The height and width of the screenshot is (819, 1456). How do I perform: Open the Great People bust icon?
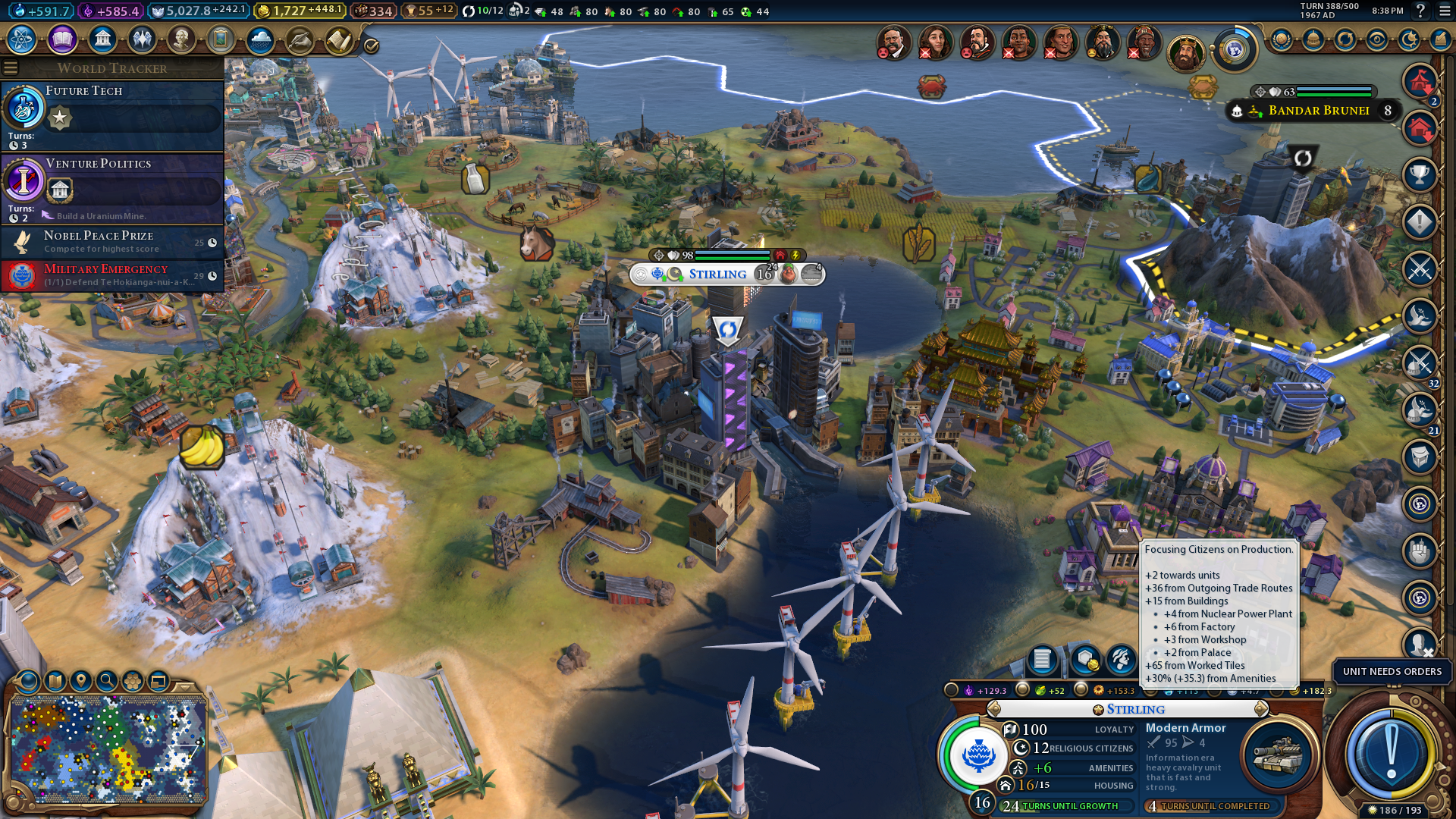[x=181, y=39]
